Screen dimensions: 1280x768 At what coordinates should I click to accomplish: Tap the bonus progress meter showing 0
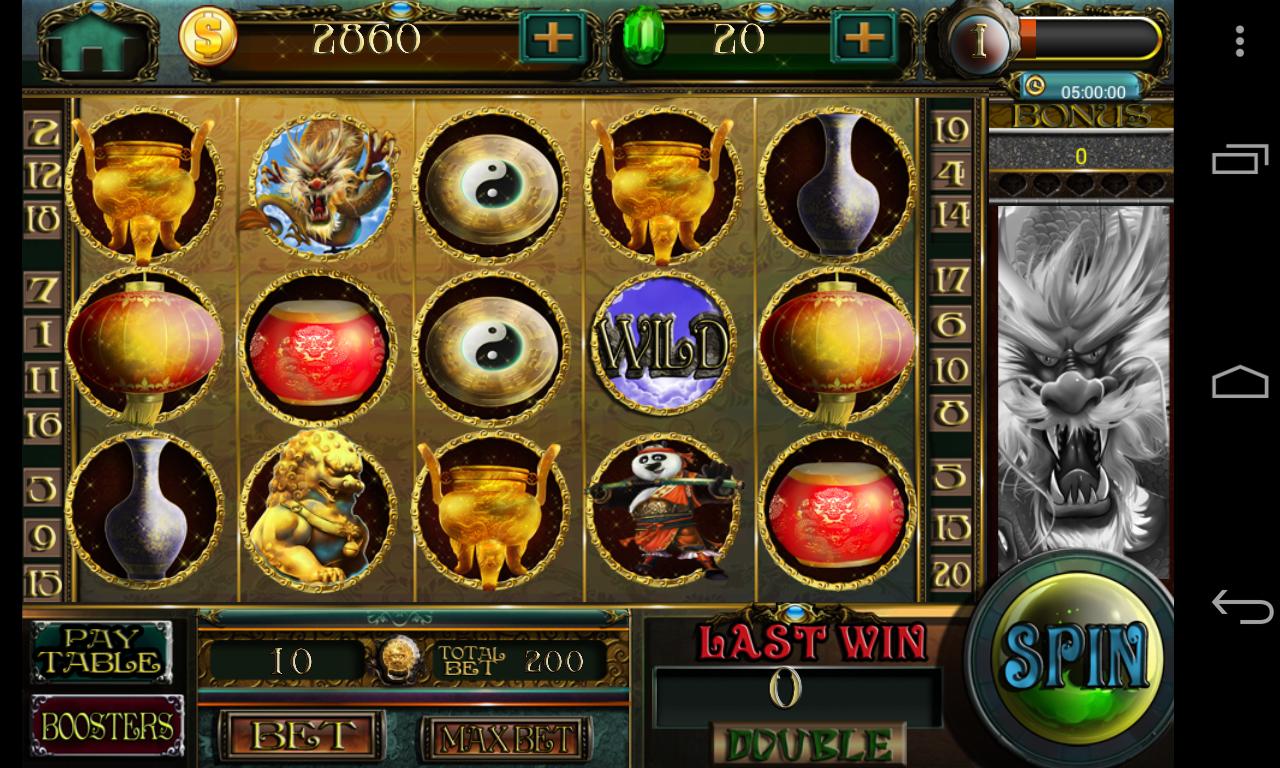point(1080,155)
